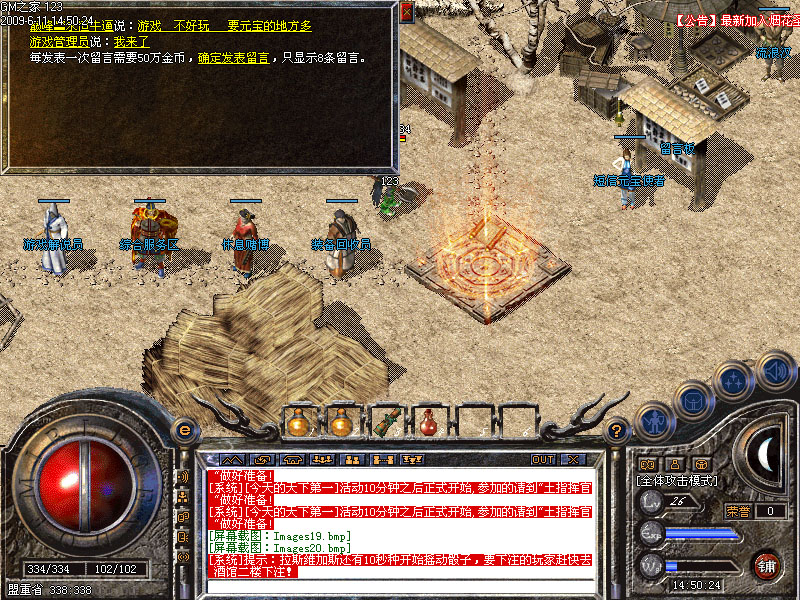Screen dimensions: 800x600
Task: Open the skills stars round button
Action: [735, 381]
